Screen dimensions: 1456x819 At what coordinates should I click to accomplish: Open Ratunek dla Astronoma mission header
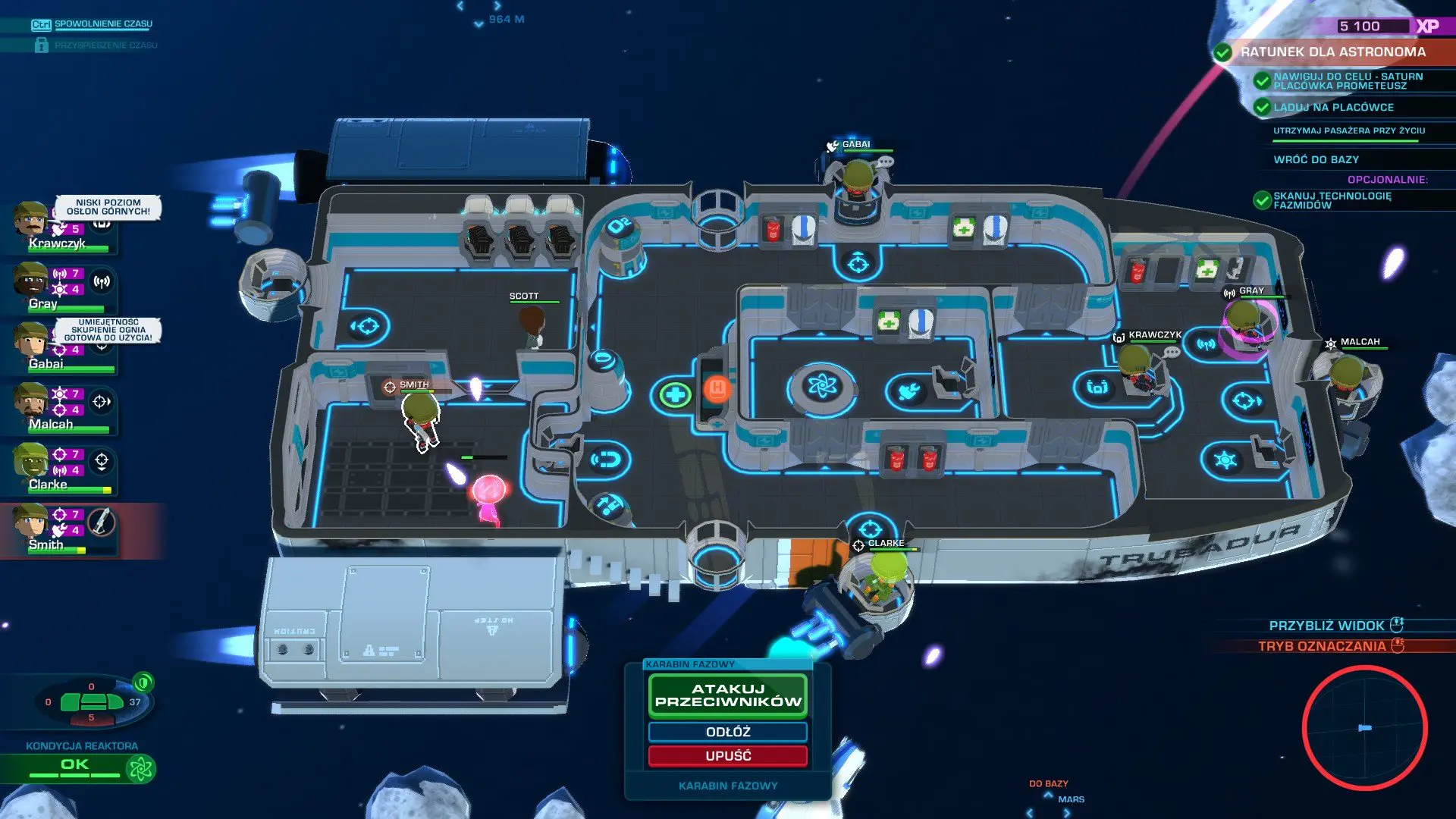1332,52
